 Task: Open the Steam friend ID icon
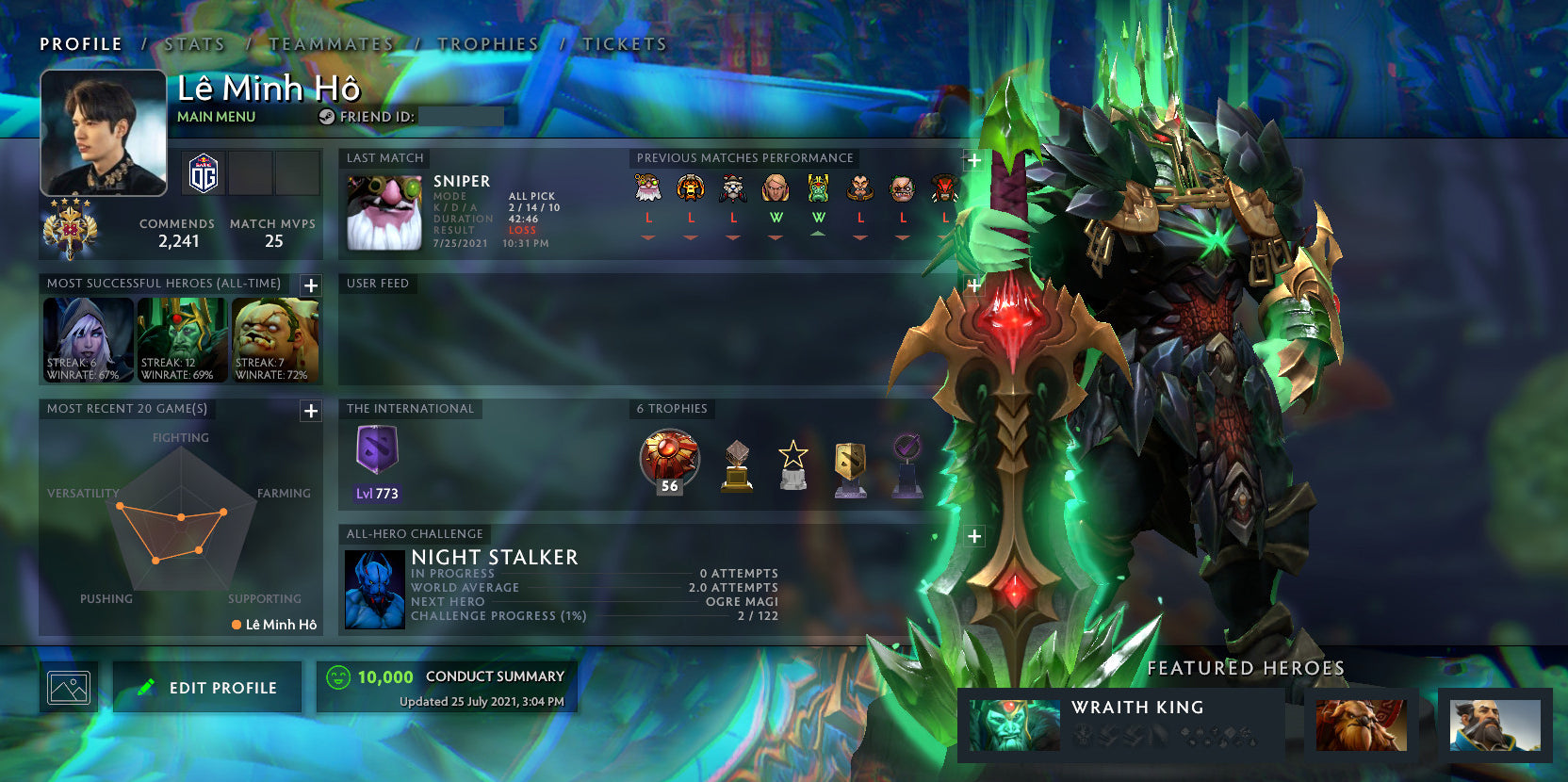[327, 117]
